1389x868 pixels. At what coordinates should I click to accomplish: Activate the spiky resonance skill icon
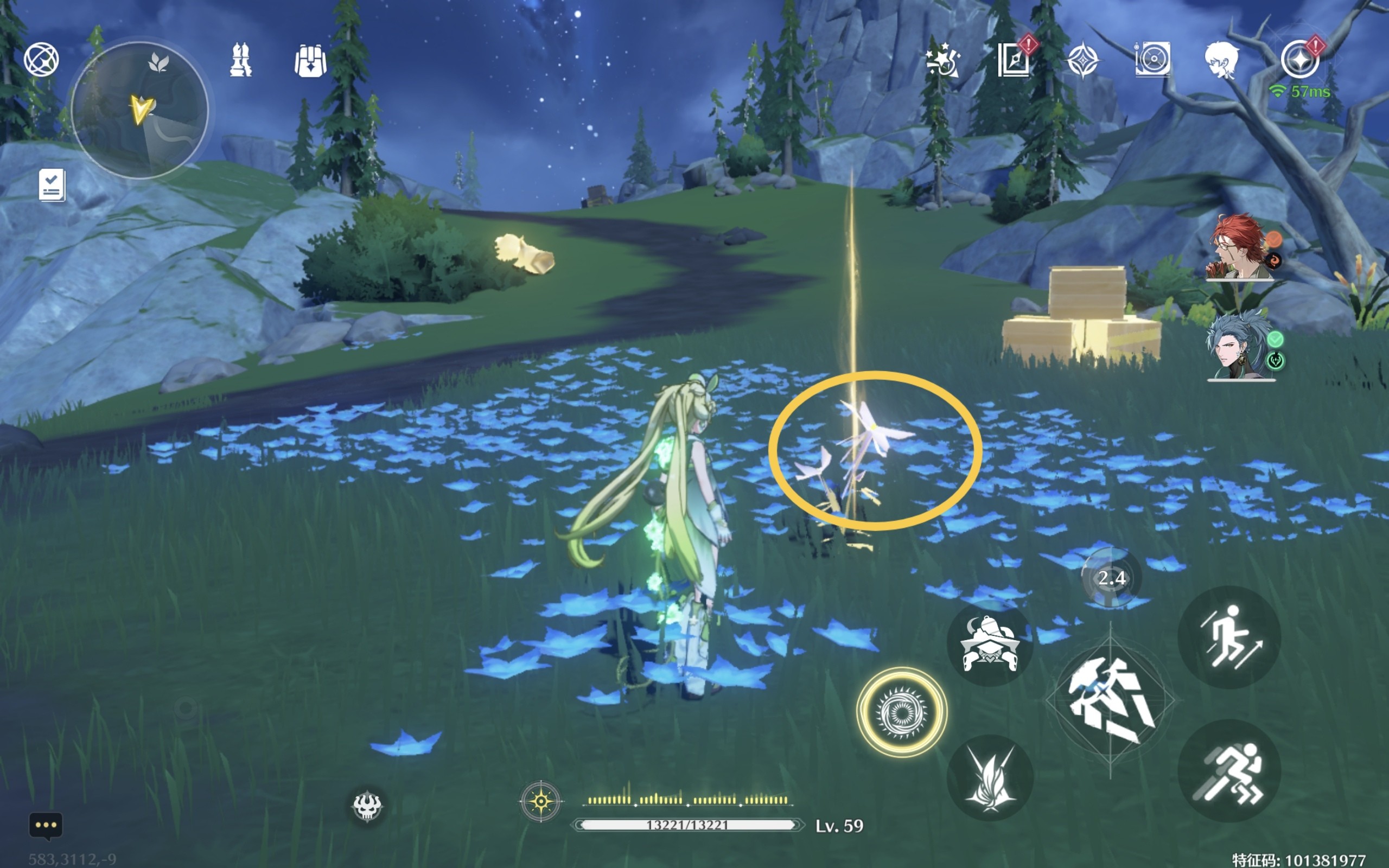(990, 778)
